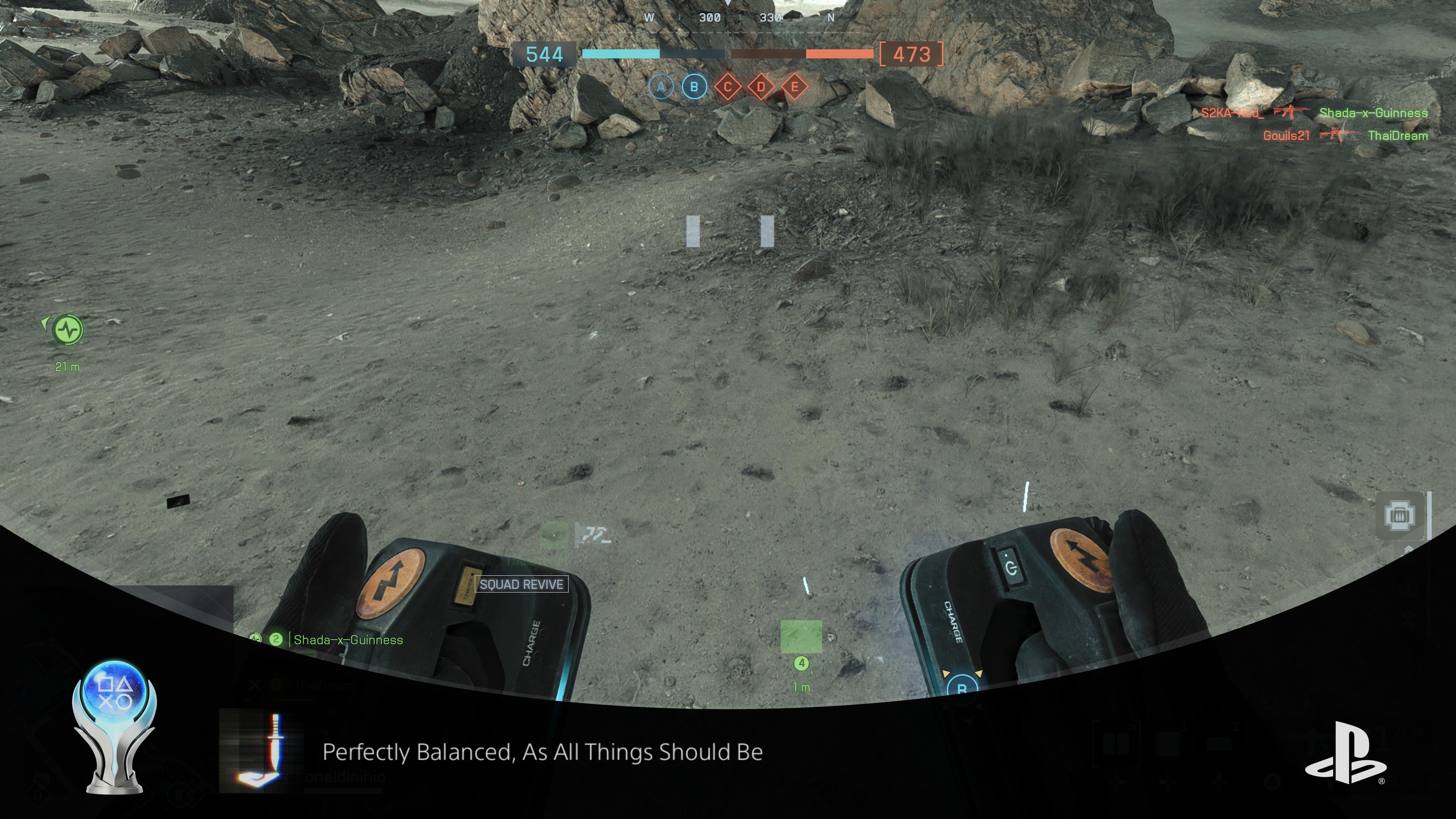Screen dimensions: 1456x819
Task: Click the S2KA kill feed entry
Action: [1232, 113]
